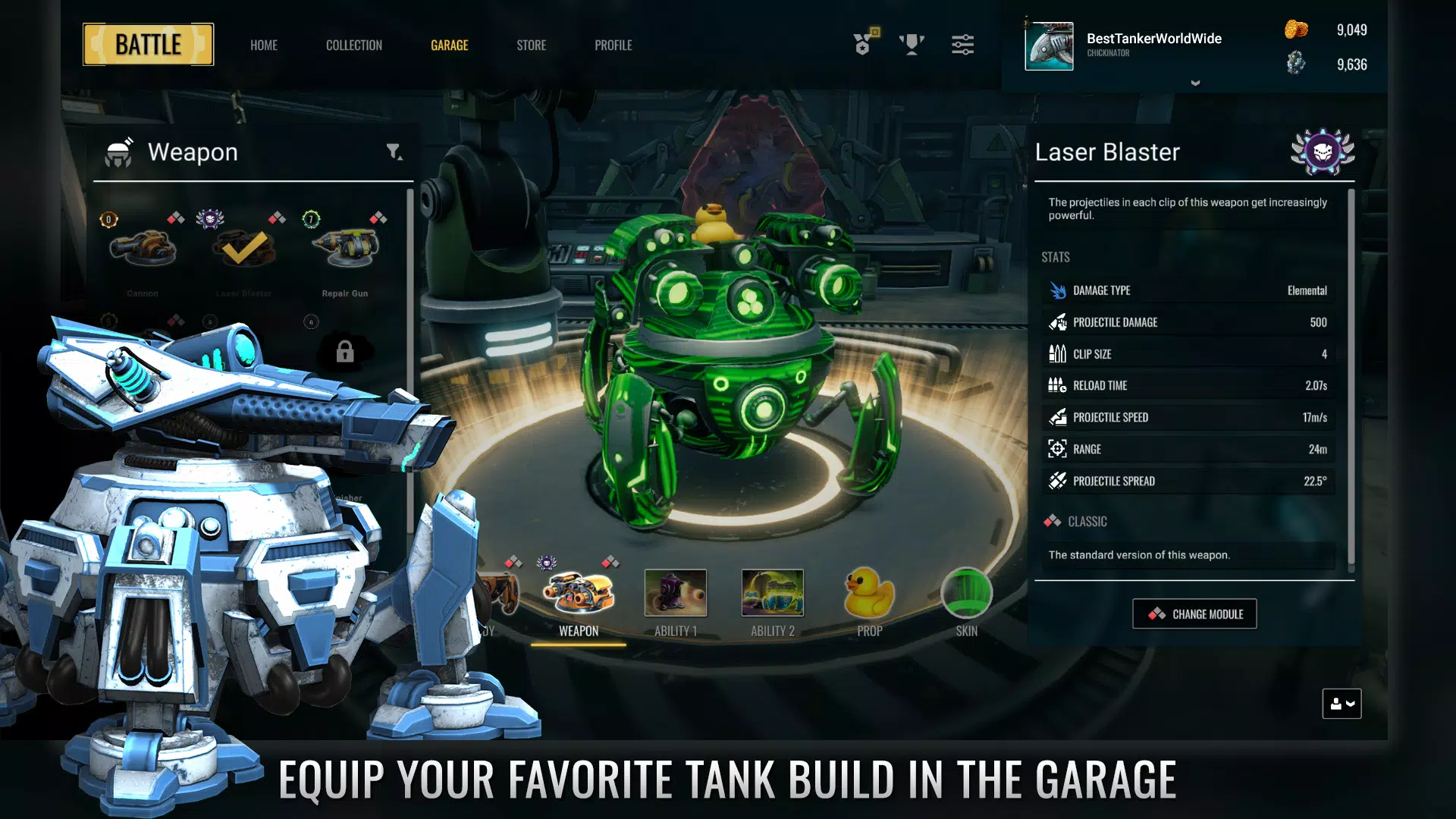The width and height of the screenshot is (1456, 819).
Task: Click the locked weapon slot
Action: pyautogui.click(x=347, y=352)
